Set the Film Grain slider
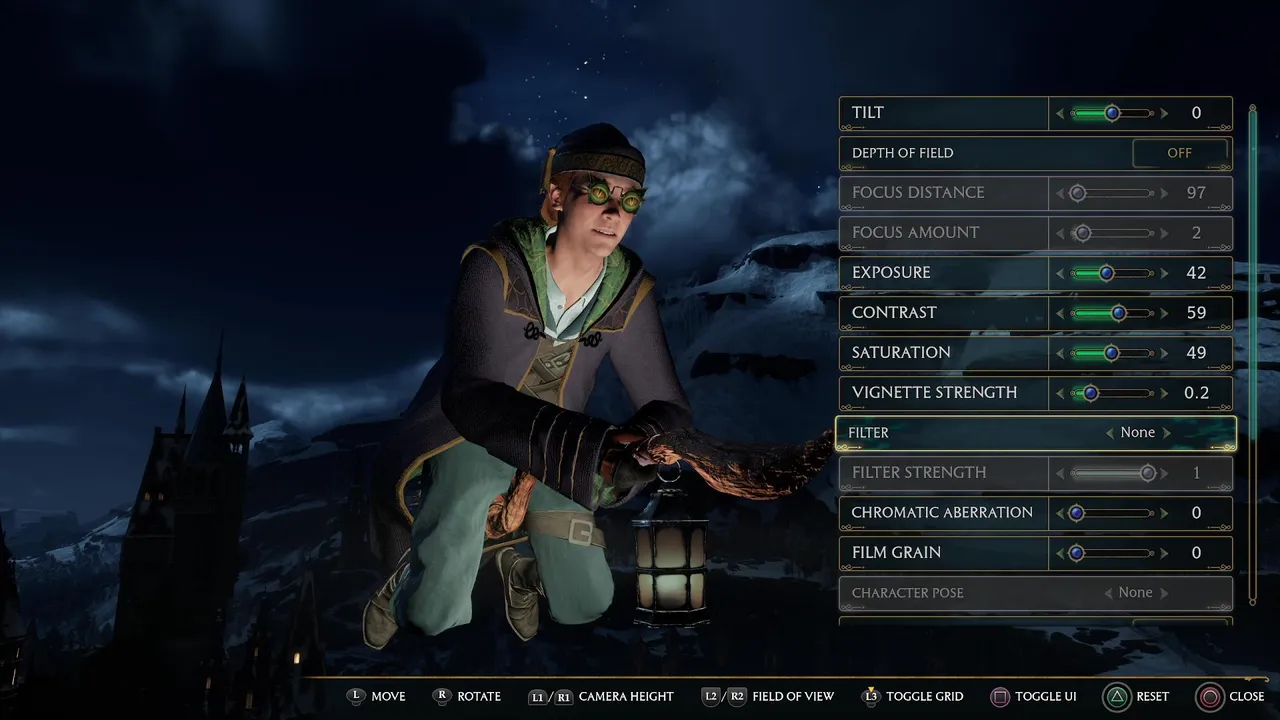 [x=1077, y=553]
